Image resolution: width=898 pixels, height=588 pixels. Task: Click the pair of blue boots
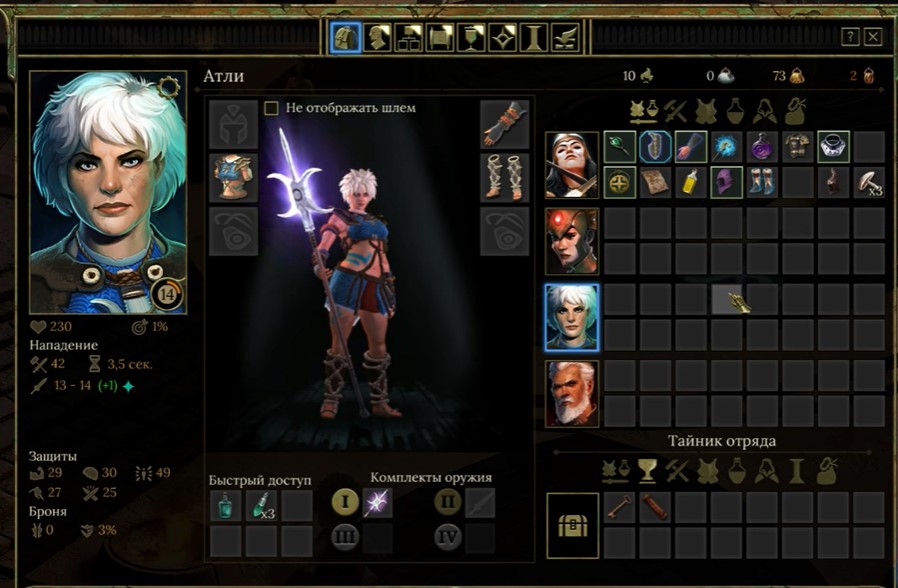[762, 182]
